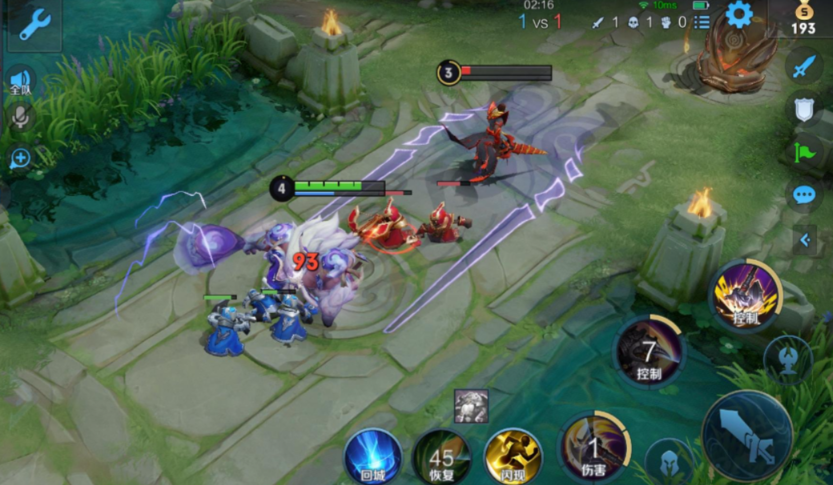Use the 伤害 damage skill
Viewport: 833px width, 485px height.
click(594, 446)
